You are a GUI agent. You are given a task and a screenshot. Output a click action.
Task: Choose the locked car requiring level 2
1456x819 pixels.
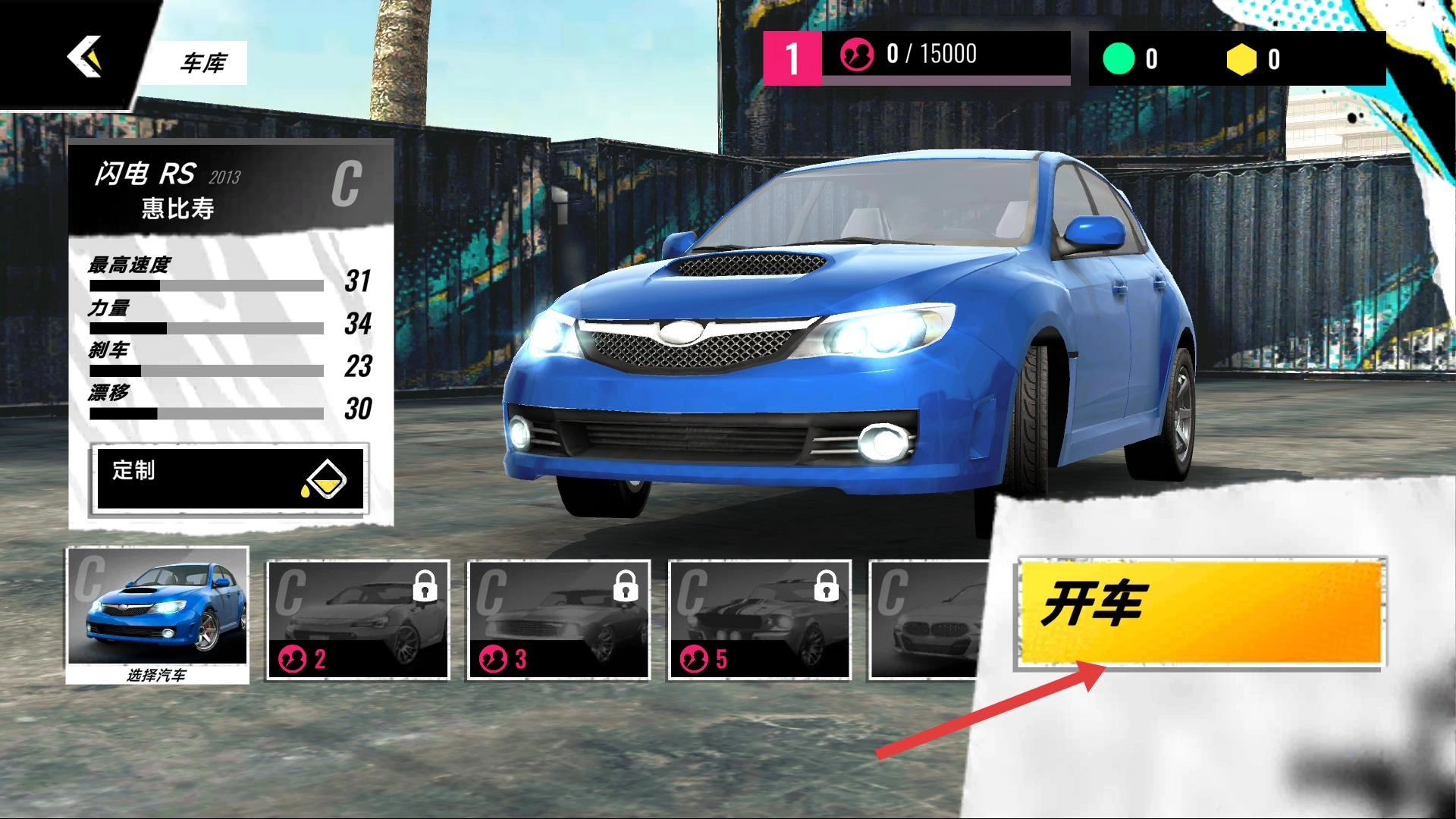pos(358,620)
